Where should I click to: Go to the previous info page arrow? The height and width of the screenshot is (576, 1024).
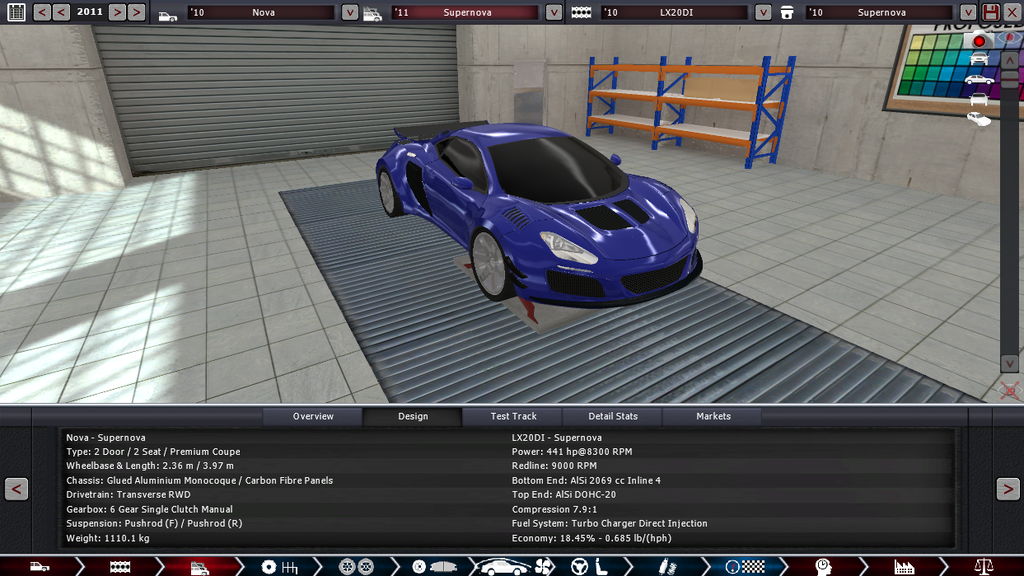point(16,489)
